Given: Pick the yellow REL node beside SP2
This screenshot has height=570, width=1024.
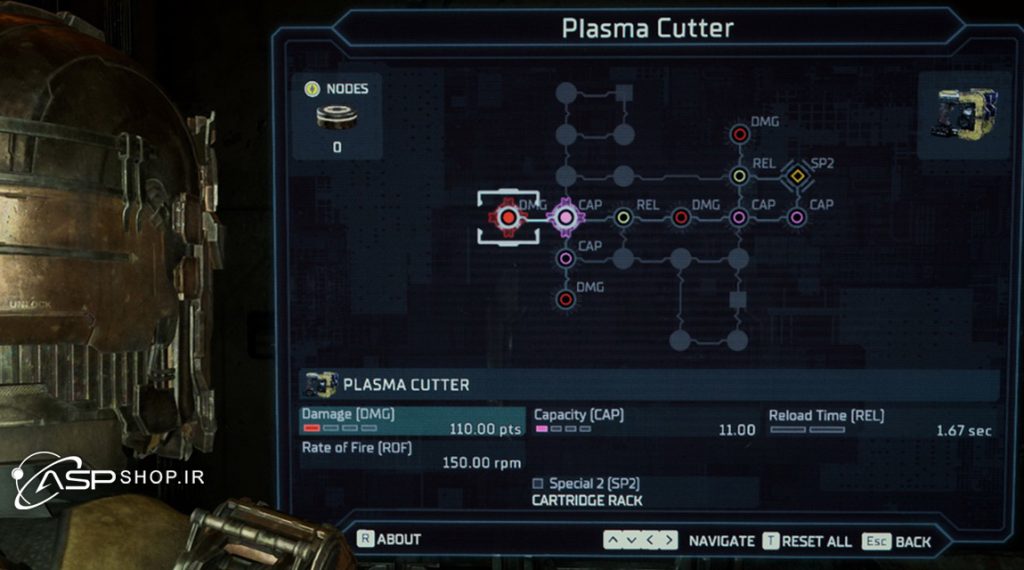Looking at the screenshot, I should pyautogui.click(x=739, y=176).
